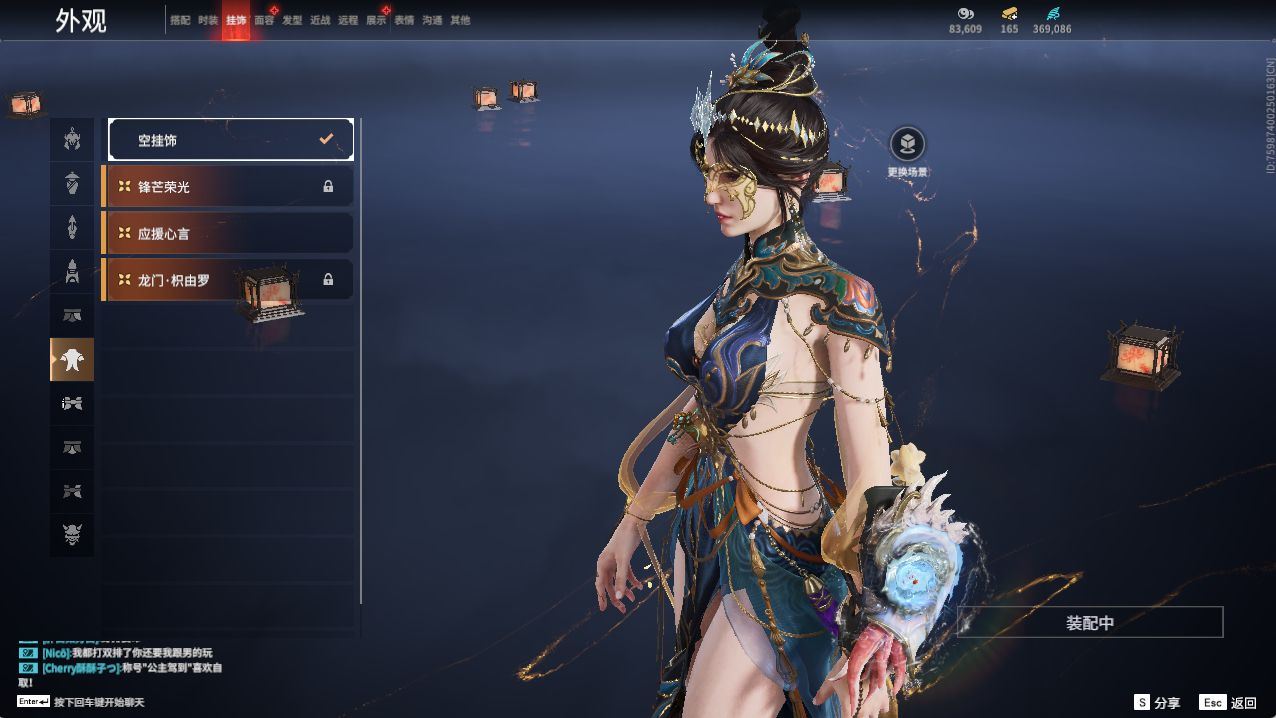The width and height of the screenshot is (1276, 718).
Task: Switch to the 搭配 tab
Action: coord(180,20)
